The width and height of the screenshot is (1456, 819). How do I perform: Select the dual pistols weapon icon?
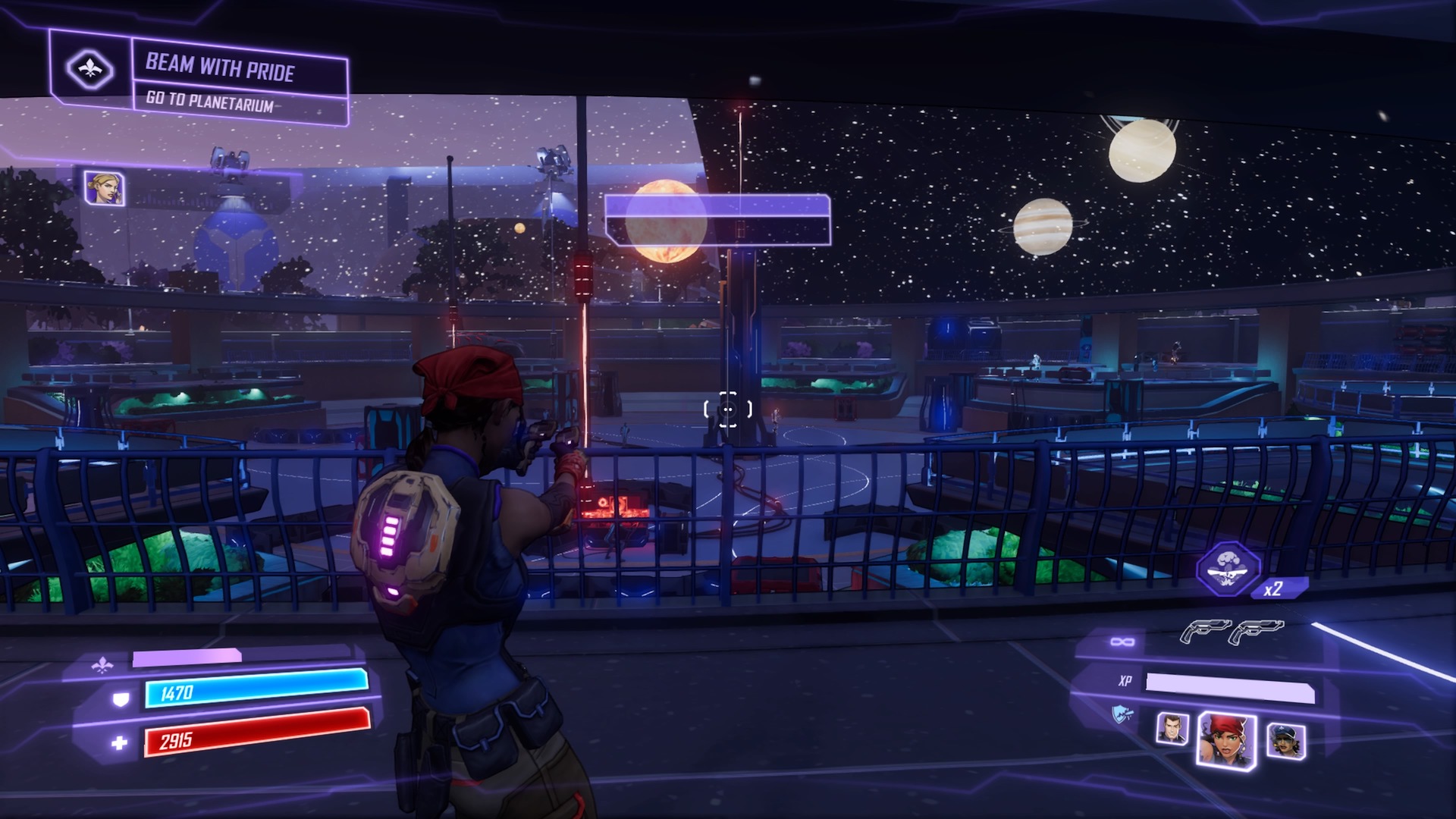pyautogui.click(x=1232, y=631)
